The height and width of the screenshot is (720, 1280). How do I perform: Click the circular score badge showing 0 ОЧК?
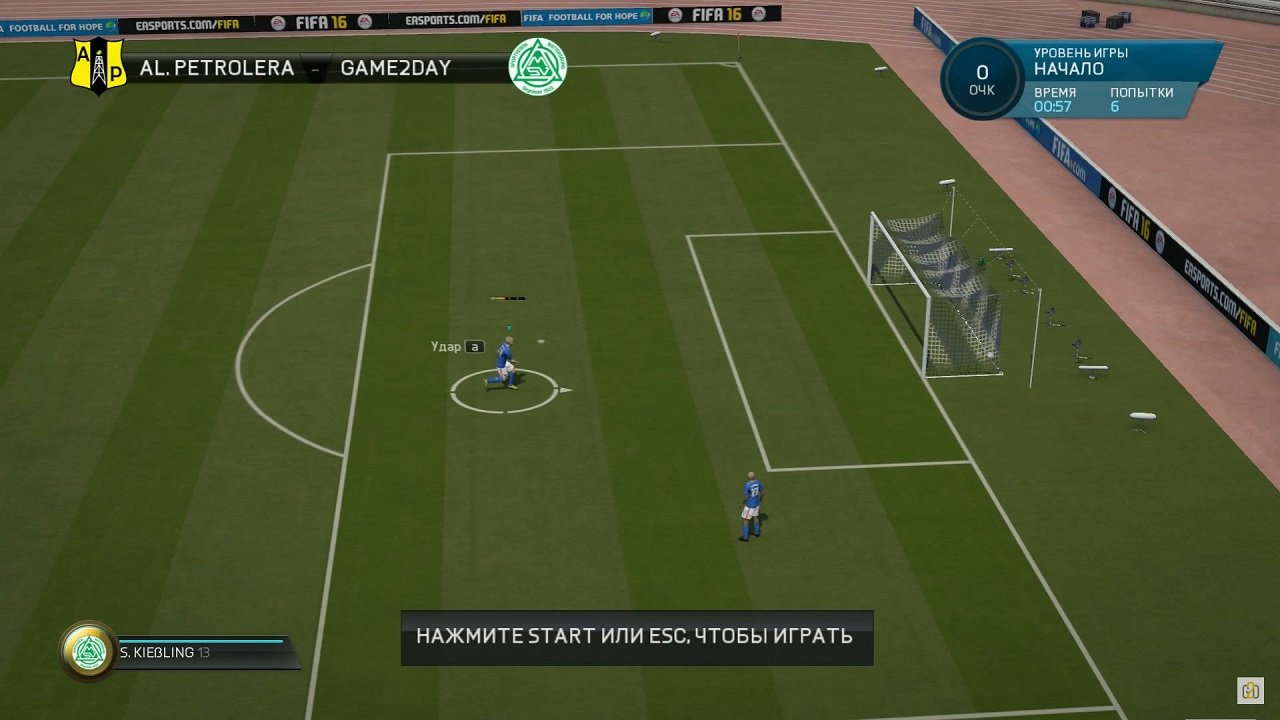click(x=981, y=77)
